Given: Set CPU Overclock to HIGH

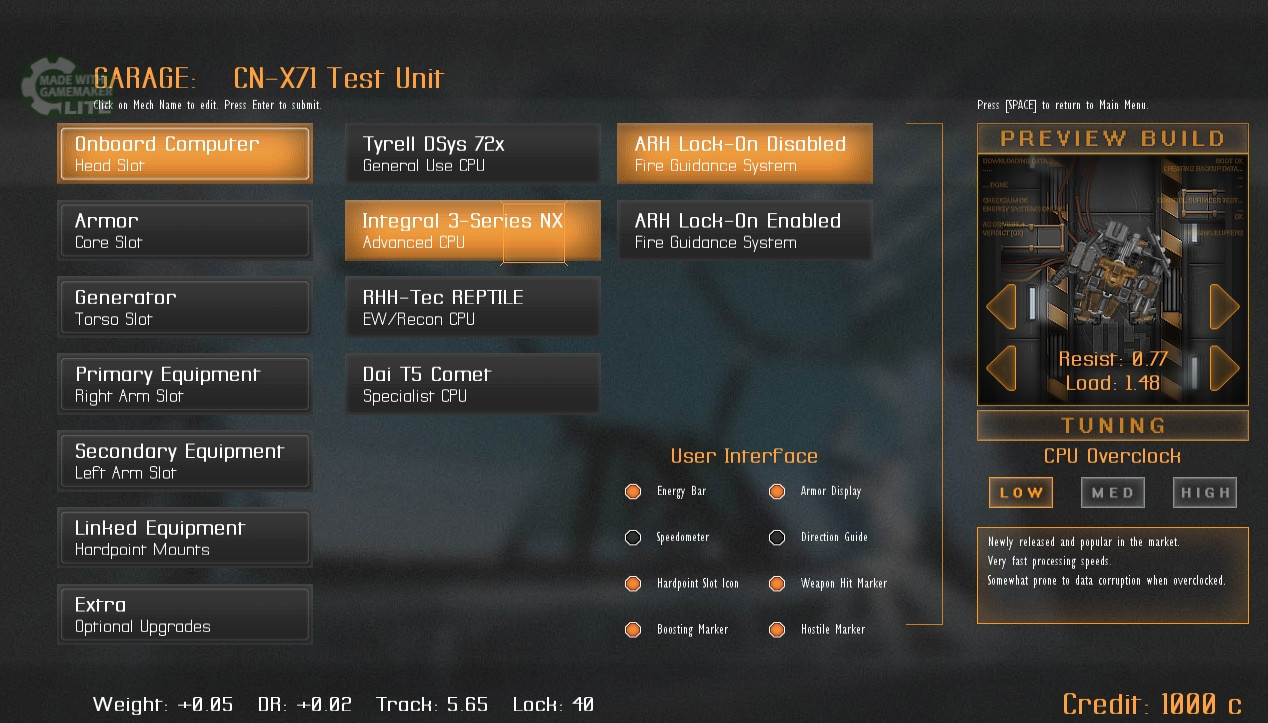Looking at the screenshot, I should 1205,492.
